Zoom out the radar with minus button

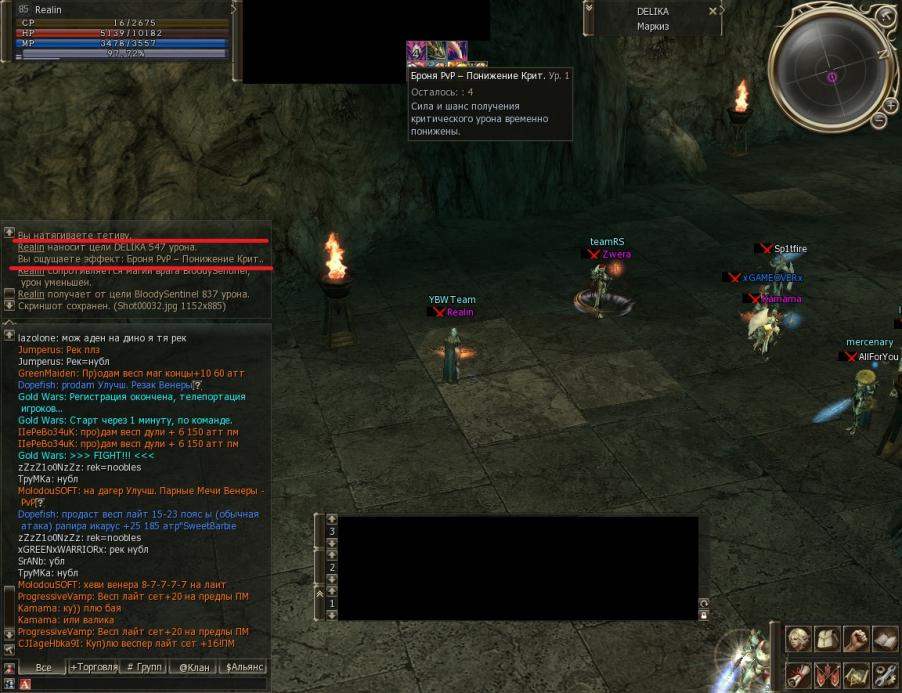(879, 121)
